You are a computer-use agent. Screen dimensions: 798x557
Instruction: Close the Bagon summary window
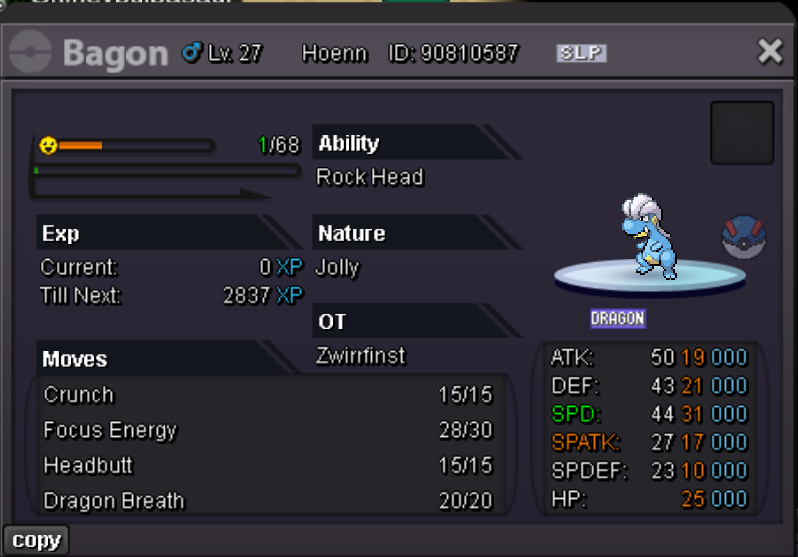coord(769,52)
